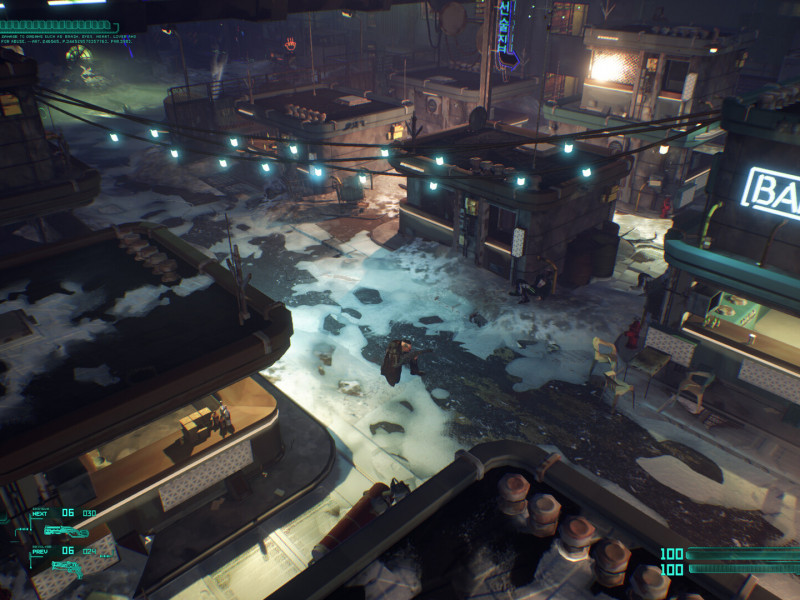This screenshot has width=800, height=600.
Task: Select the NEXT weapon shotgun icon
Action: pos(66,530)
